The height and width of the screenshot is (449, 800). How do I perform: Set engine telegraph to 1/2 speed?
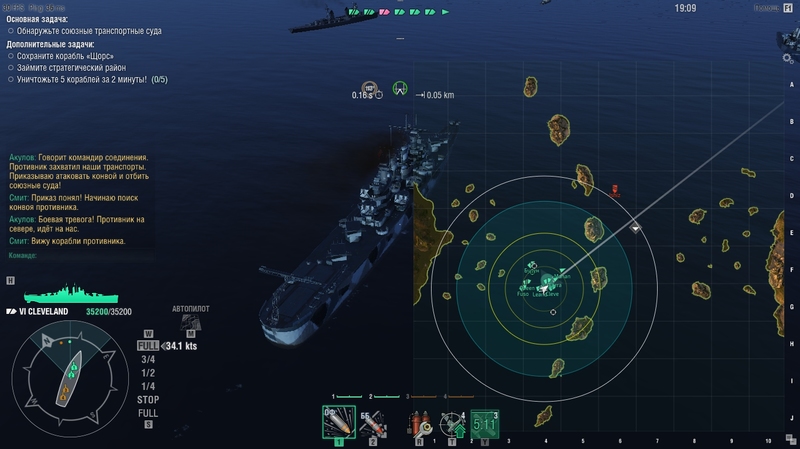pos(148,373)
